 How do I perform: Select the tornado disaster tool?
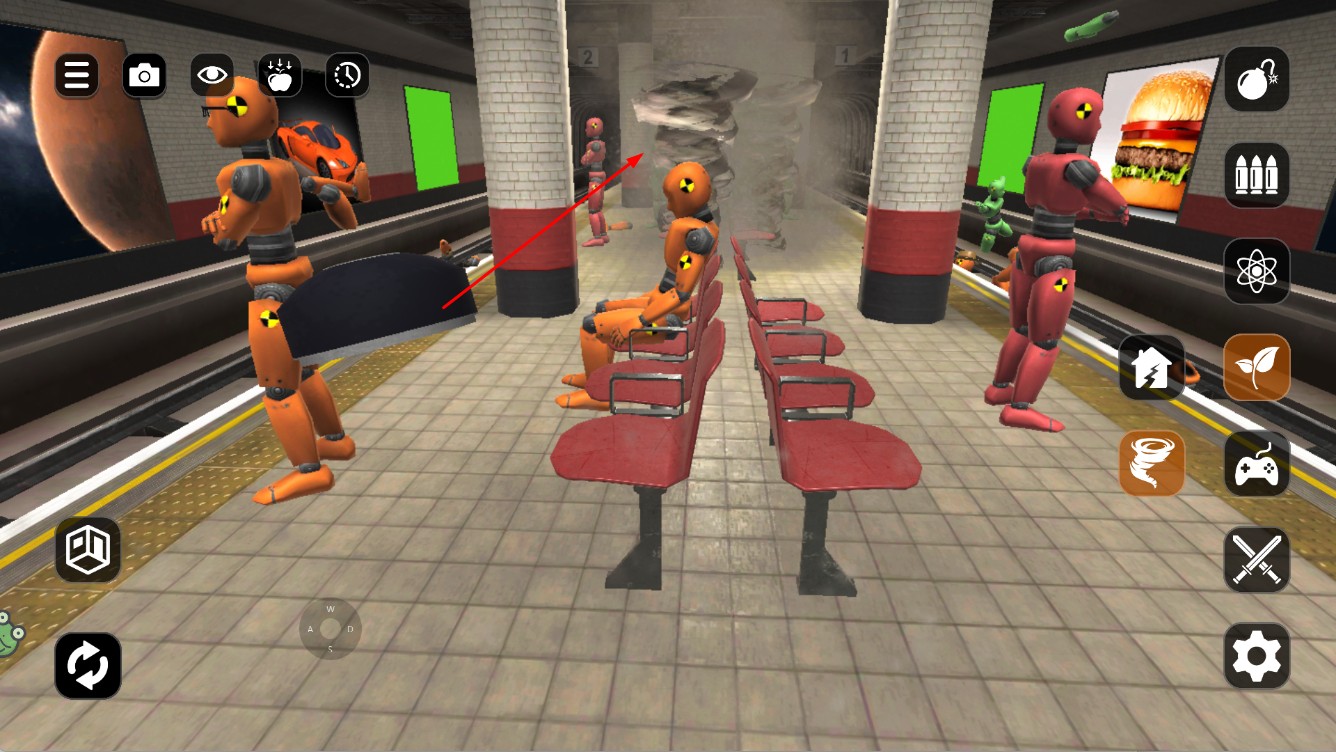[1152, 463]
